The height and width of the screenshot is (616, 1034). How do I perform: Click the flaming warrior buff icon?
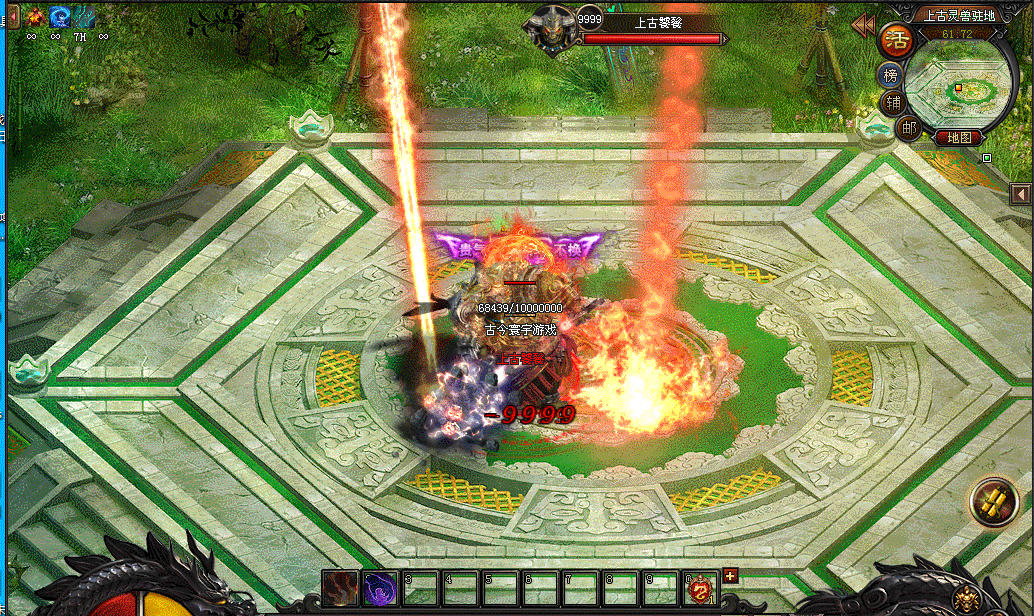click(x=35, y=16)
